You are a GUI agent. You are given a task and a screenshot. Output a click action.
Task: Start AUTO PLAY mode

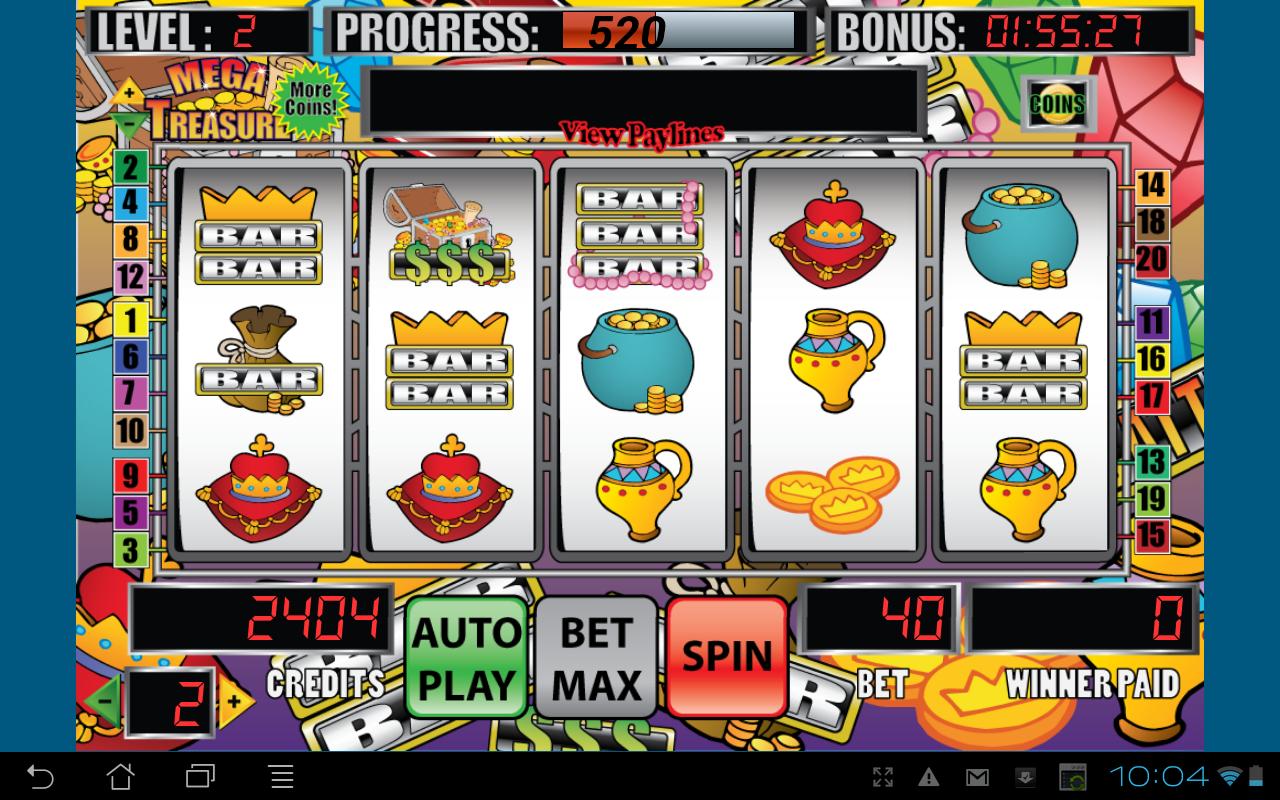467,657
